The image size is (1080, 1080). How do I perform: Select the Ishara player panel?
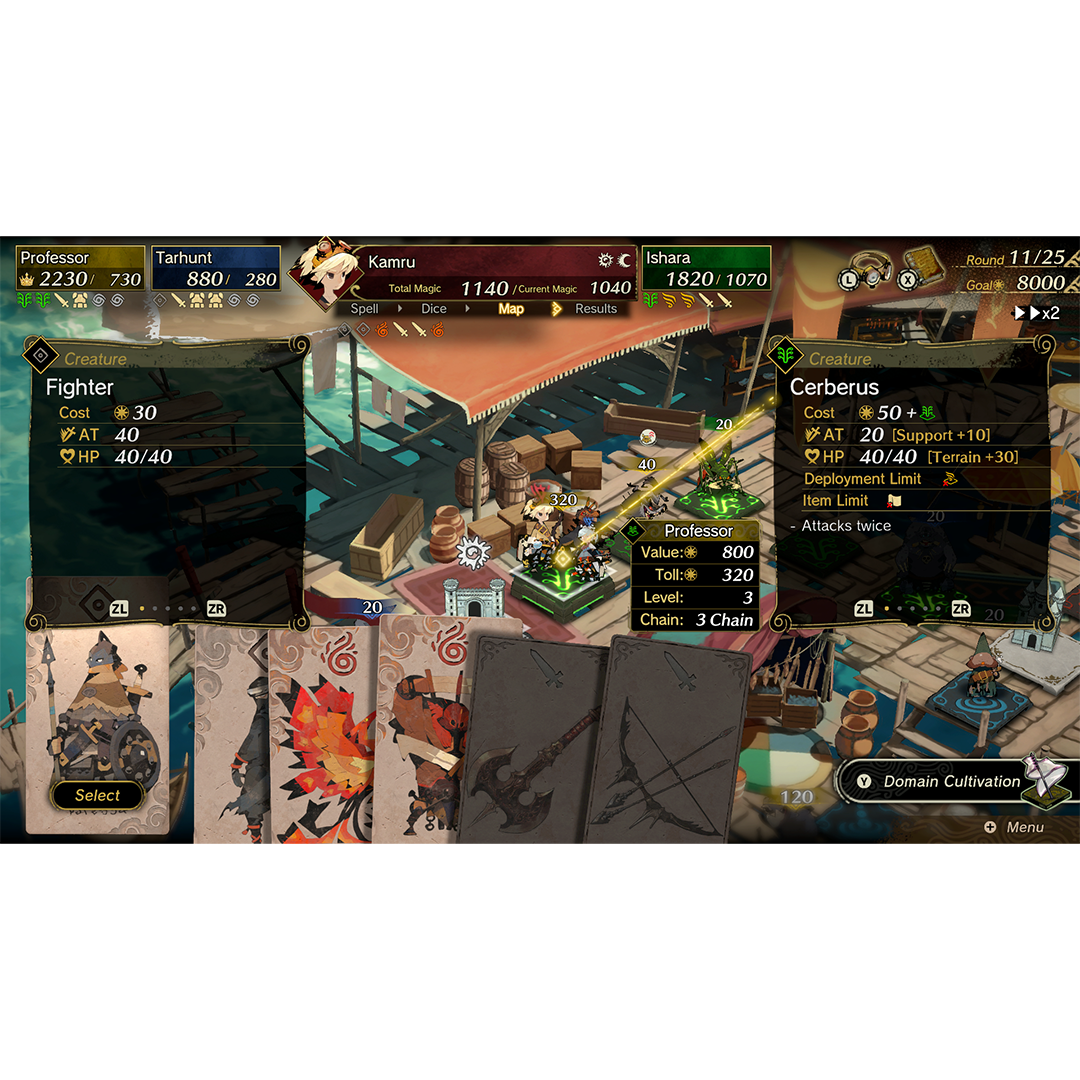tap(706, 269)
